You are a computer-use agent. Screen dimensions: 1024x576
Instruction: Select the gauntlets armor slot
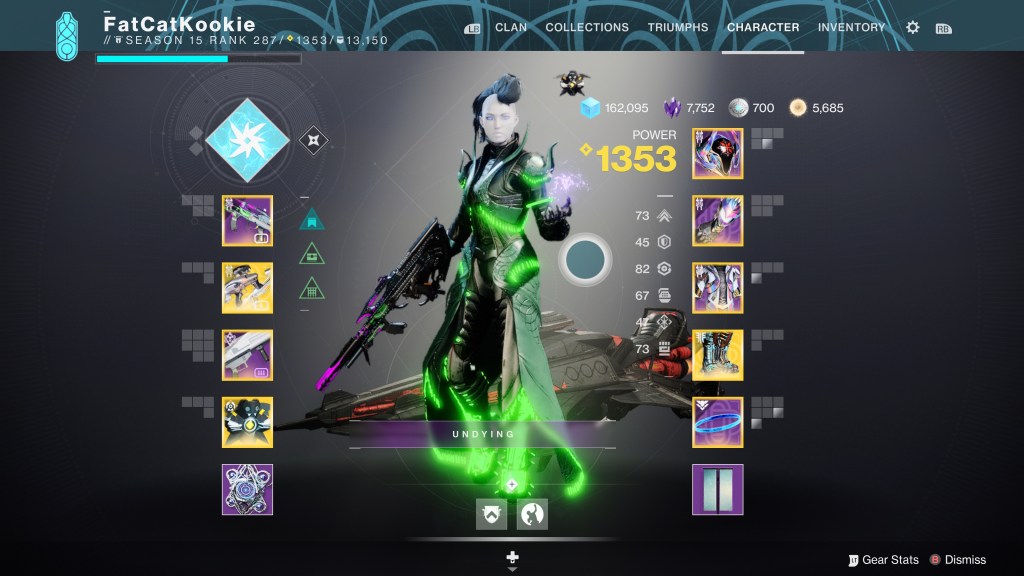pos(717,220)
